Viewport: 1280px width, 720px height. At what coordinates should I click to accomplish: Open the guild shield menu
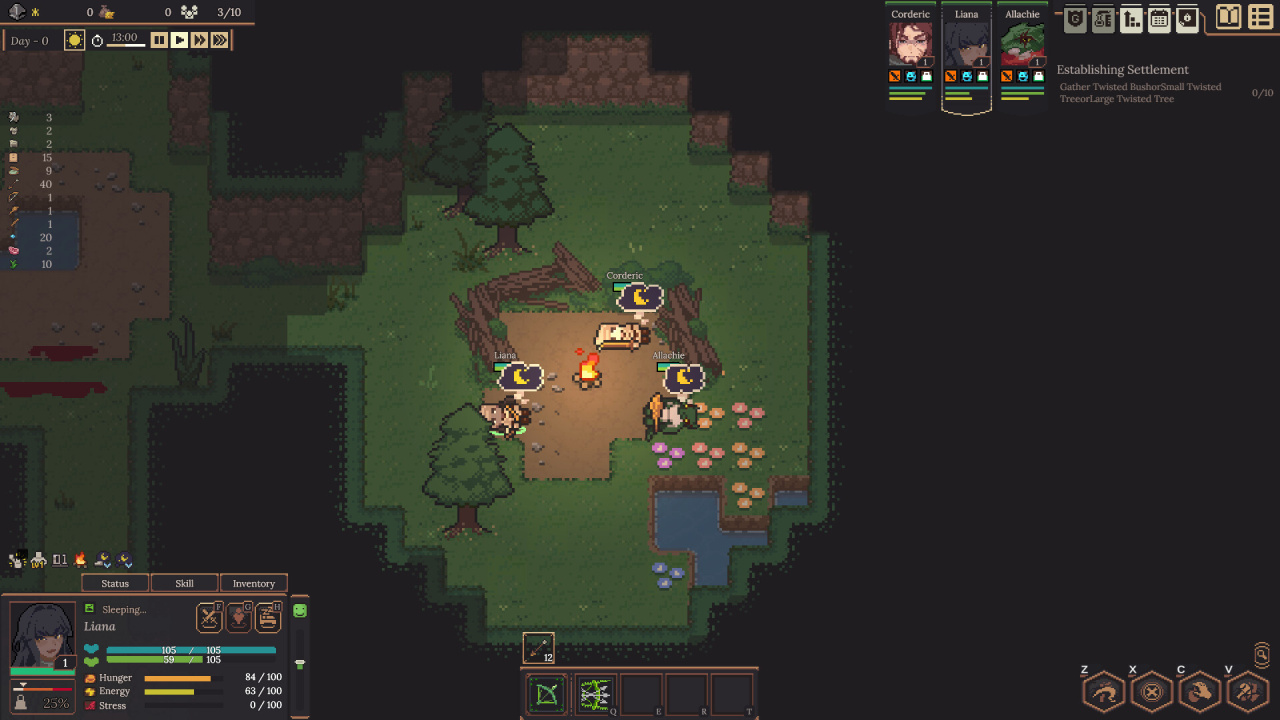pyautogui.click(x=1075, y=19)
